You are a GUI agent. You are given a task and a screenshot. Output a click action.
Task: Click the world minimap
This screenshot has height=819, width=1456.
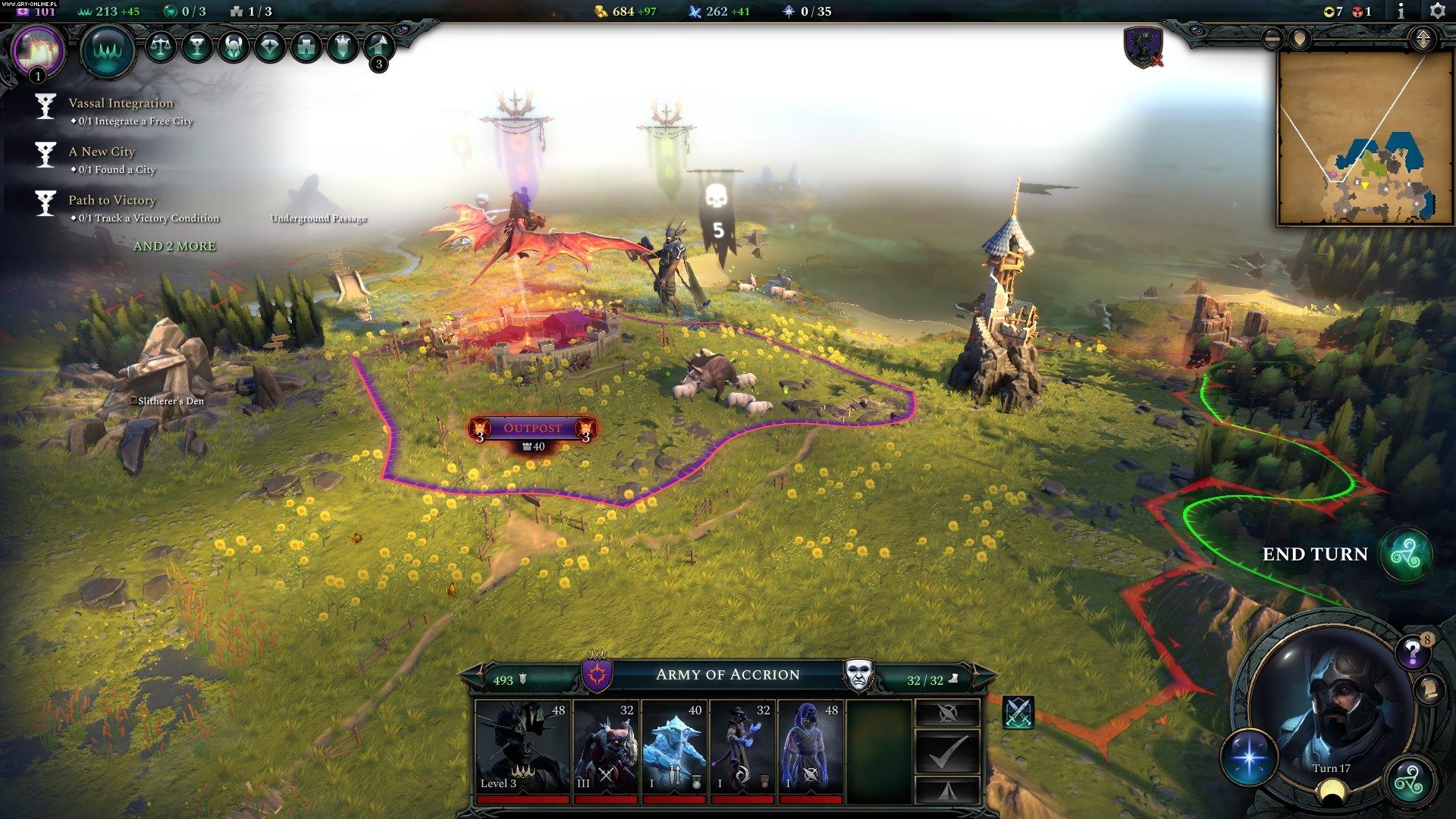click(1364, 139)
